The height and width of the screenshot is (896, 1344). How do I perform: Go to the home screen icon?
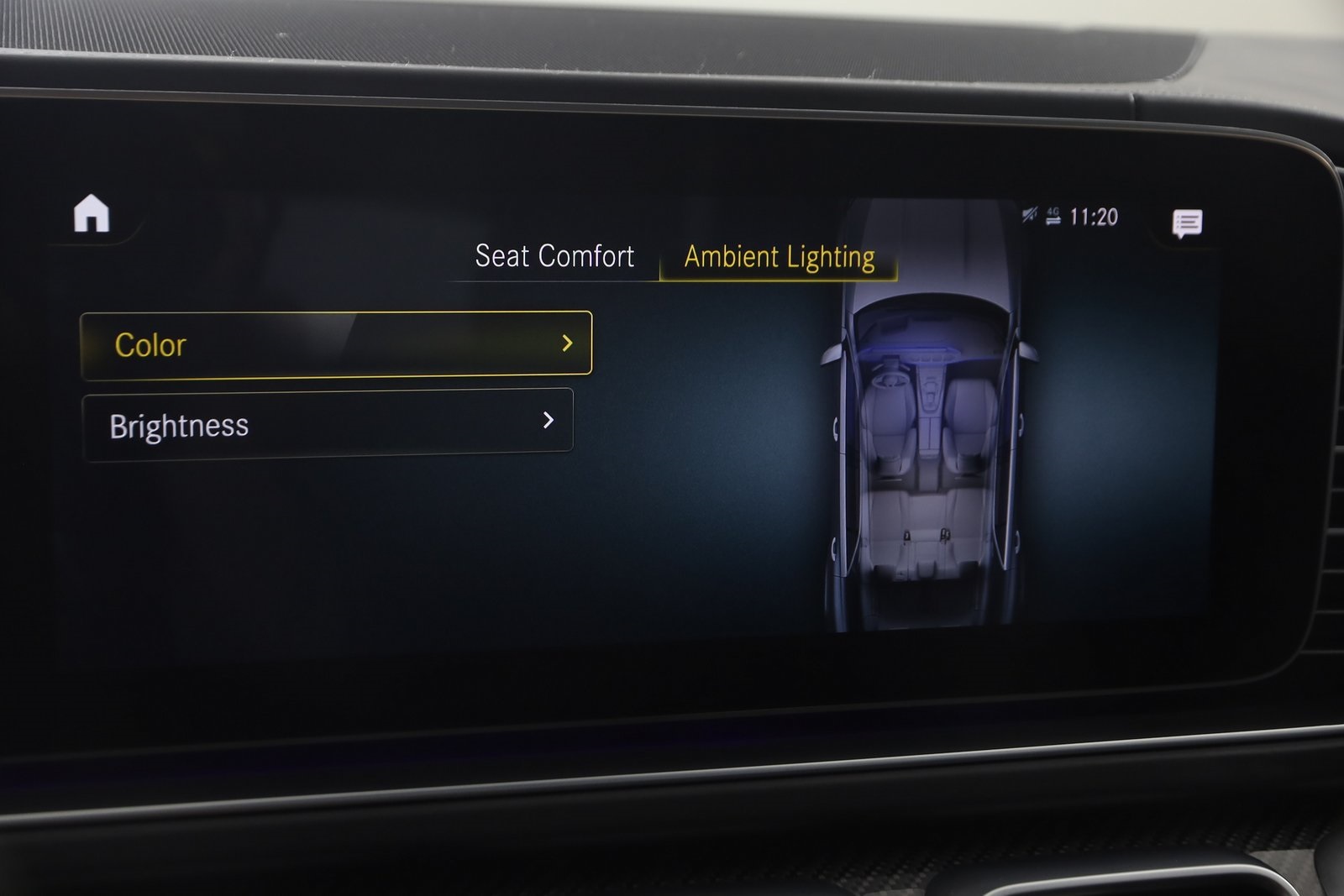[92, 213]
